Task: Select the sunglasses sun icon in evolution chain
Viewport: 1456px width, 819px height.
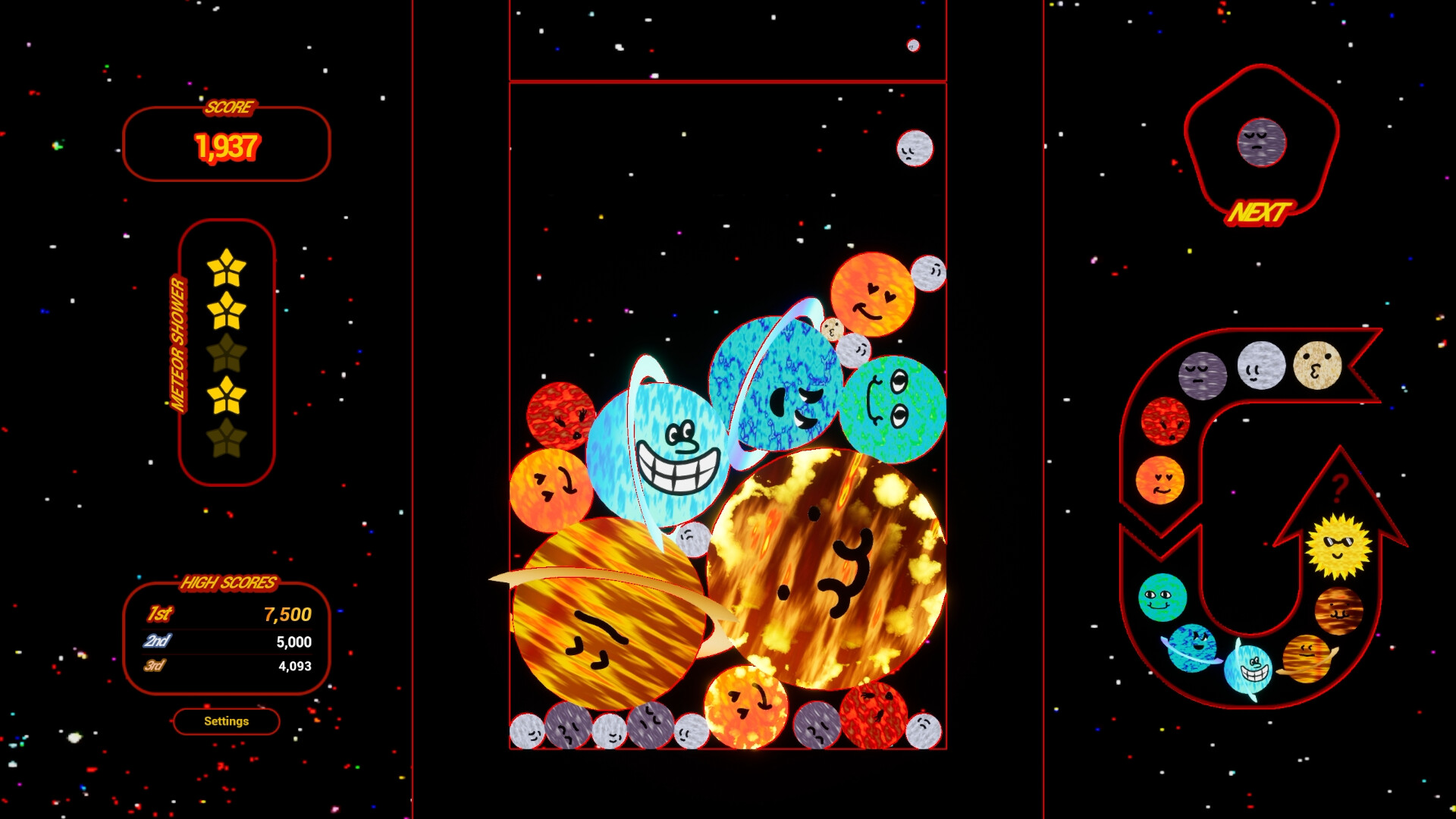Action: pos(1338,544)
